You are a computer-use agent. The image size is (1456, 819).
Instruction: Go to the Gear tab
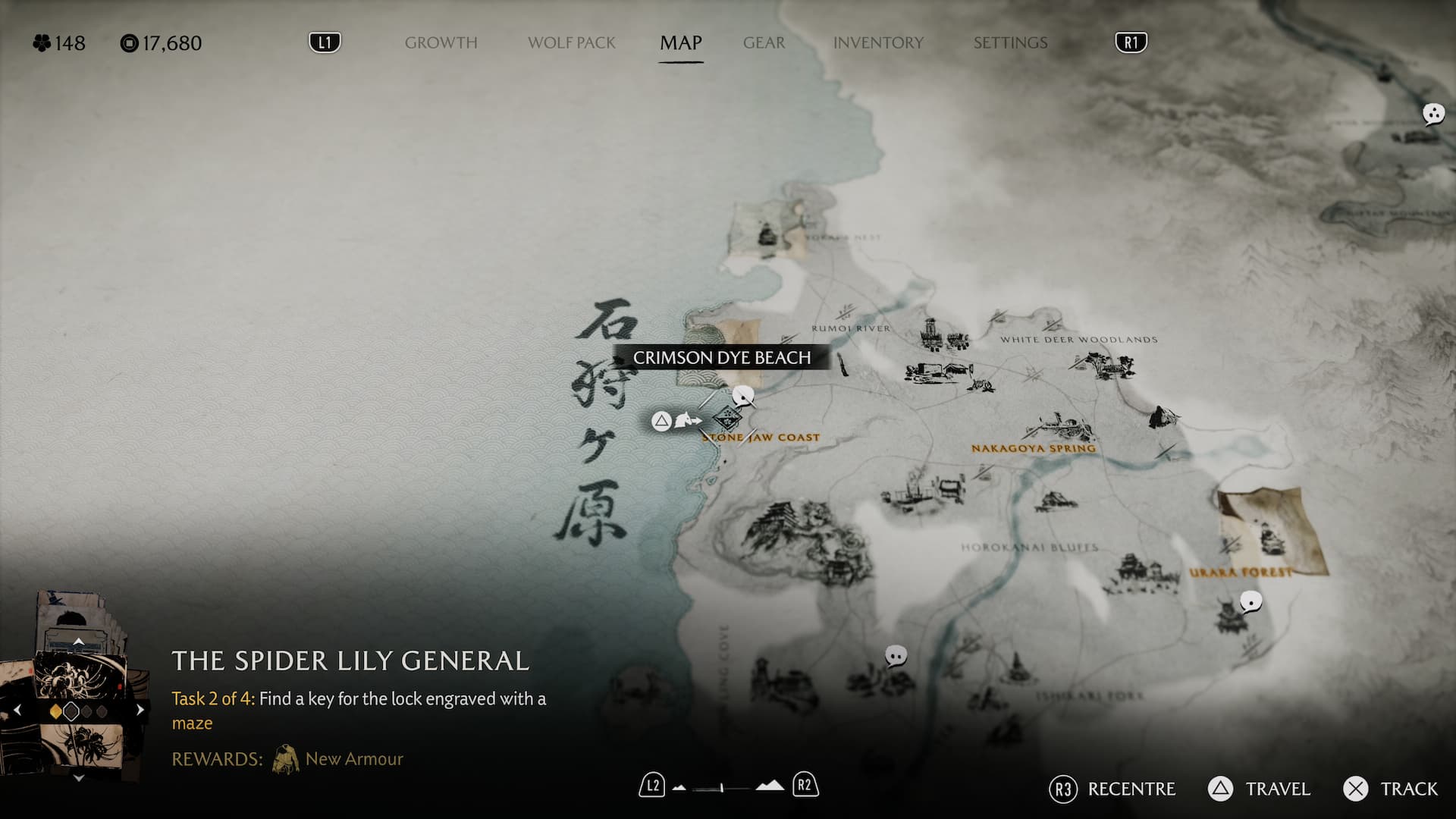(764, 42)
